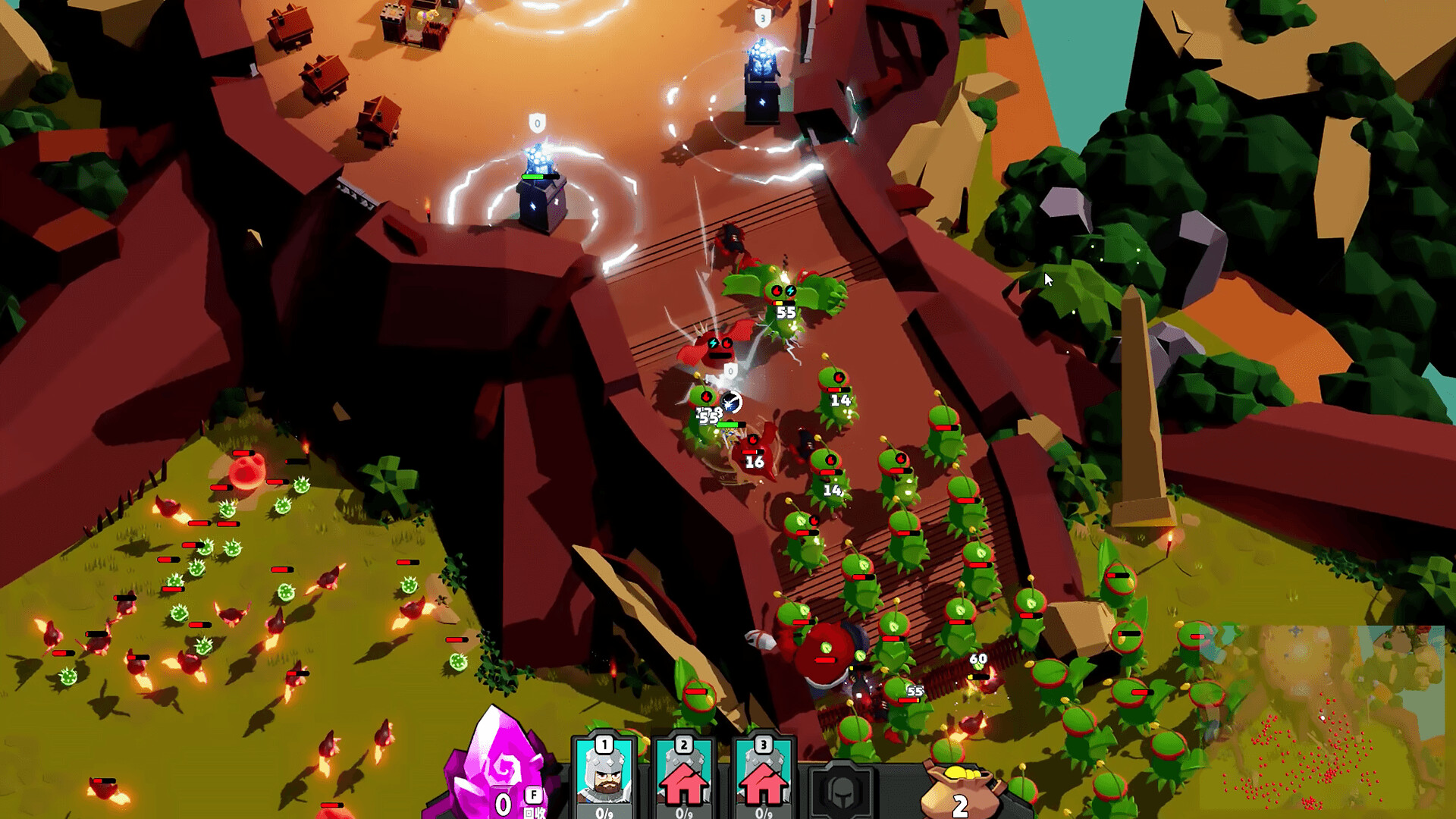Click the shield badge showing 0 above the left tower
1456x819 pixels.
538,120
